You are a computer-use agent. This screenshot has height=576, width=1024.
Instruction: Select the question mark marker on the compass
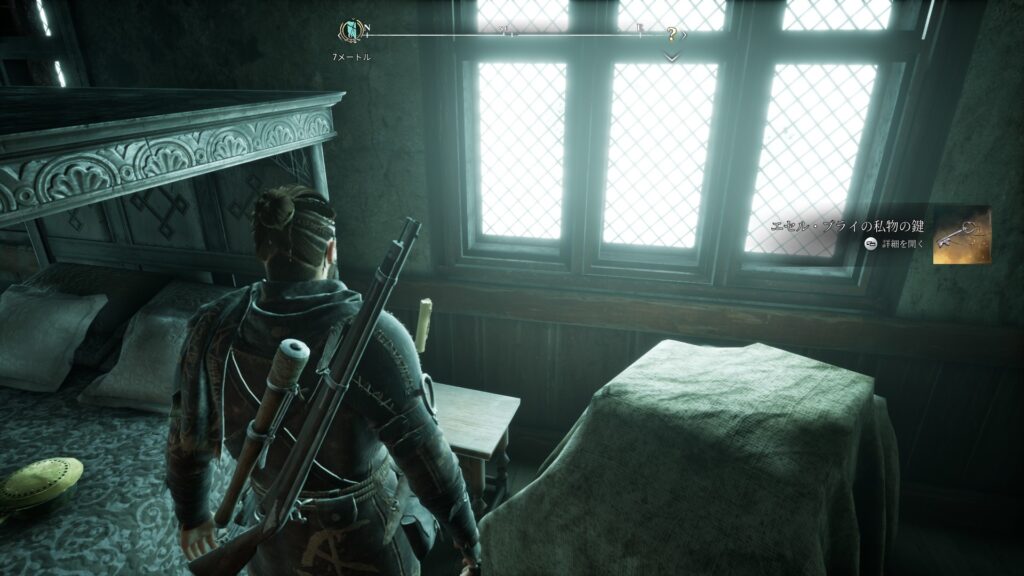point(672,34)
